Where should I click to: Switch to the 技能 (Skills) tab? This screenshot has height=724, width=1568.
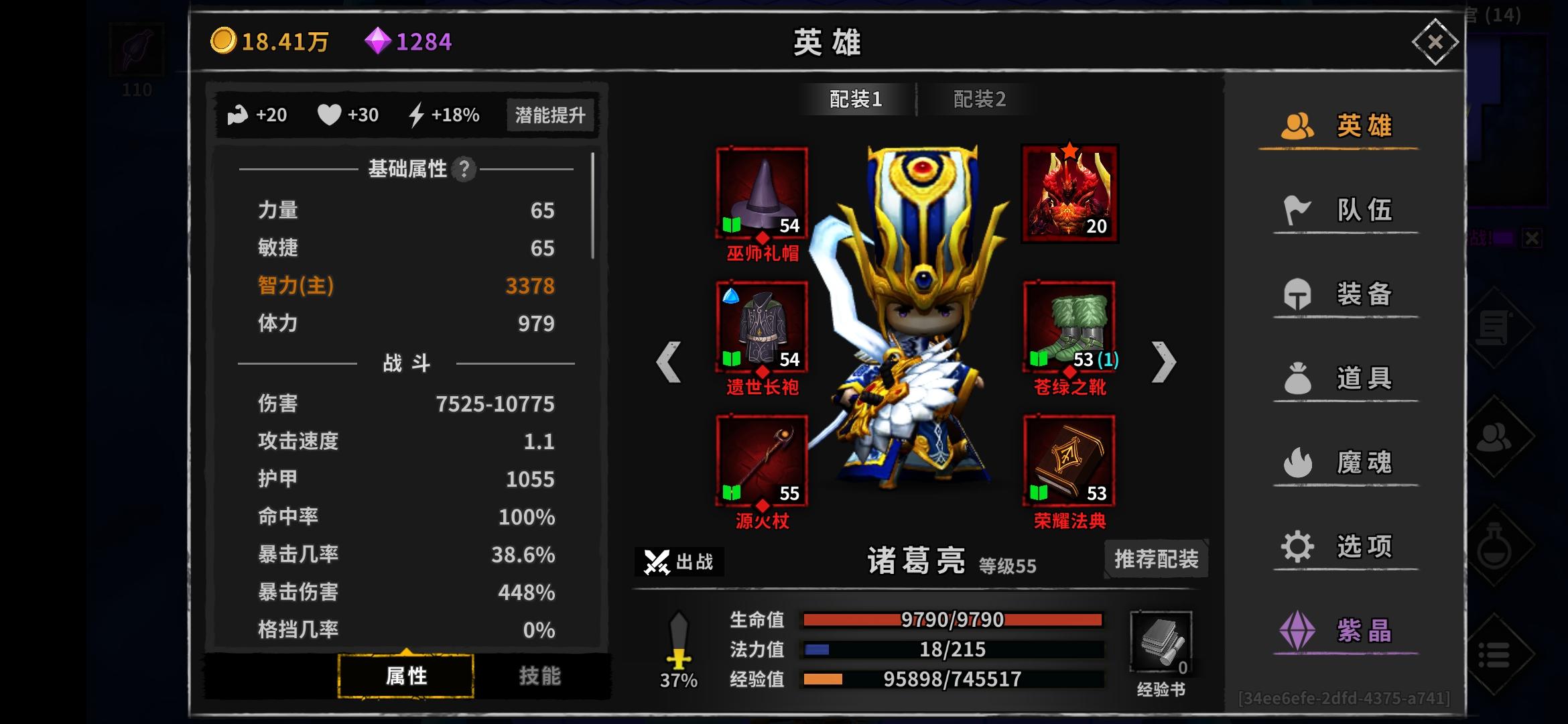(540, 676)
